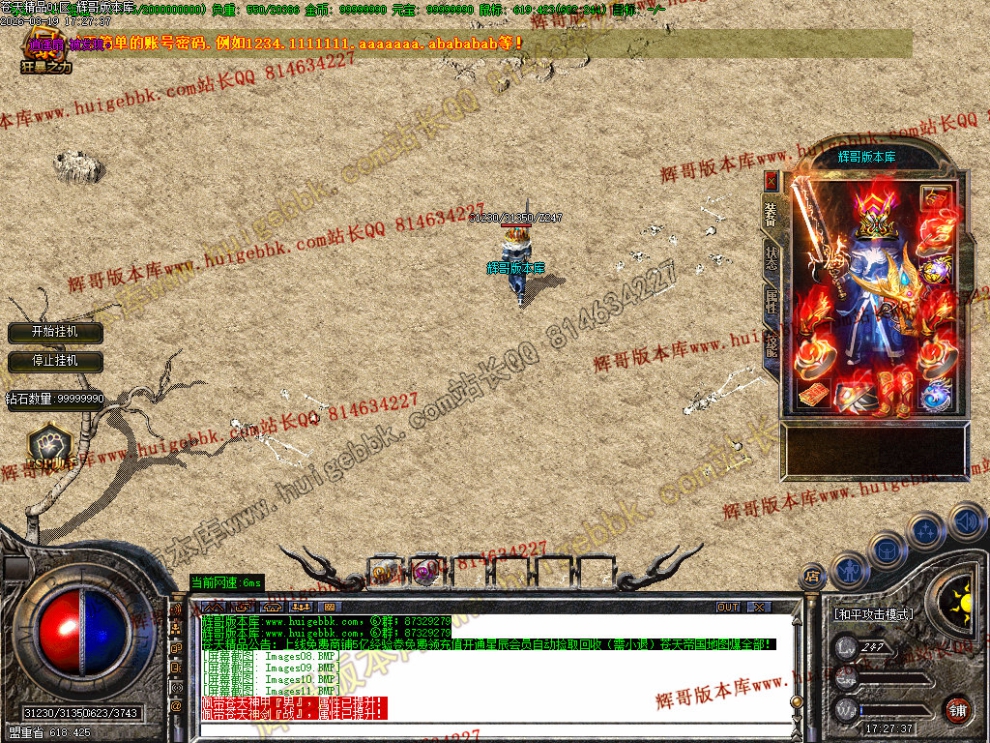Toggle sound with the speaker button
This screenshot has height=743, width=990.
tap(965, 521)
